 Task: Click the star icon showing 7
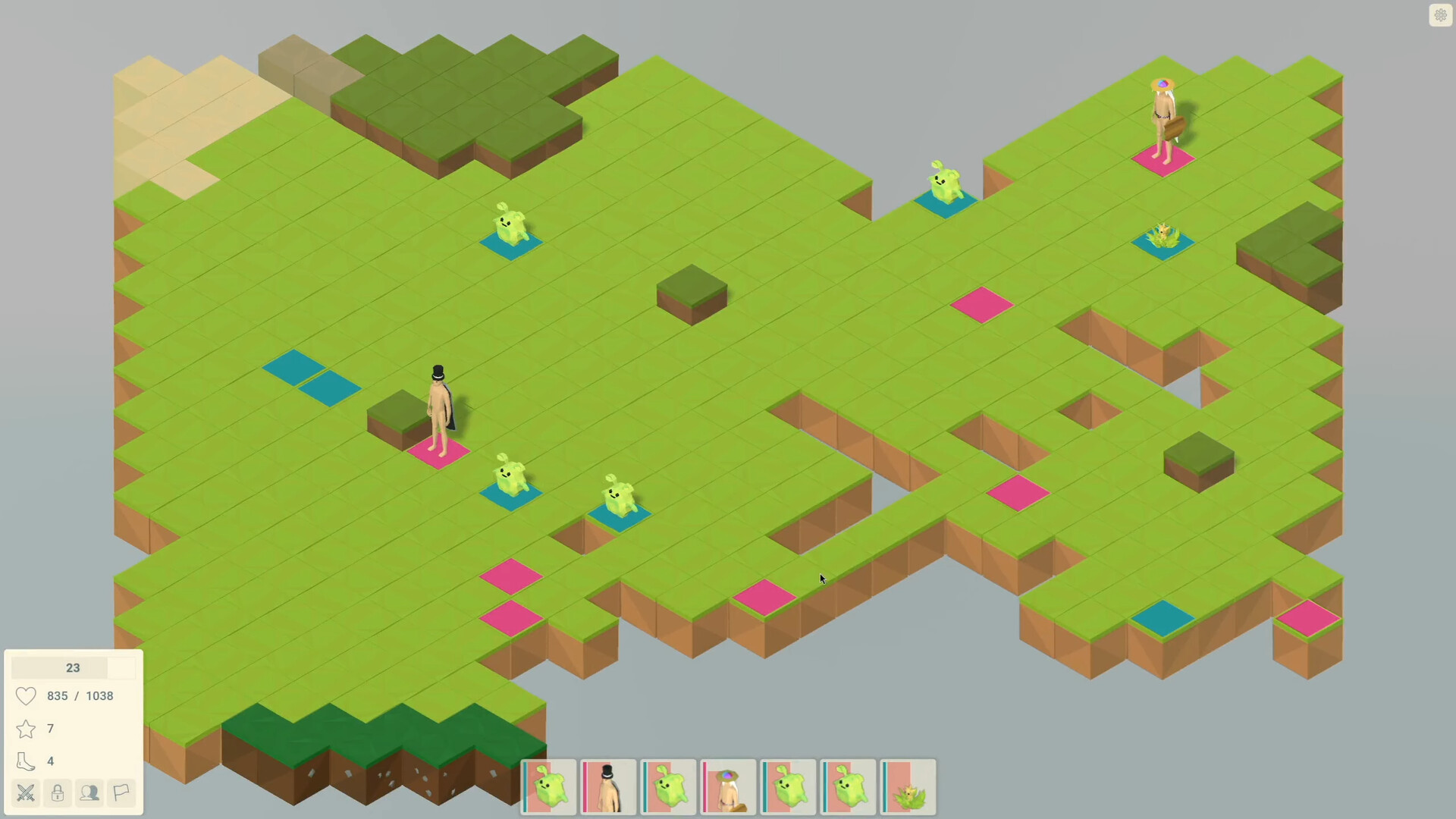[25, 729]
